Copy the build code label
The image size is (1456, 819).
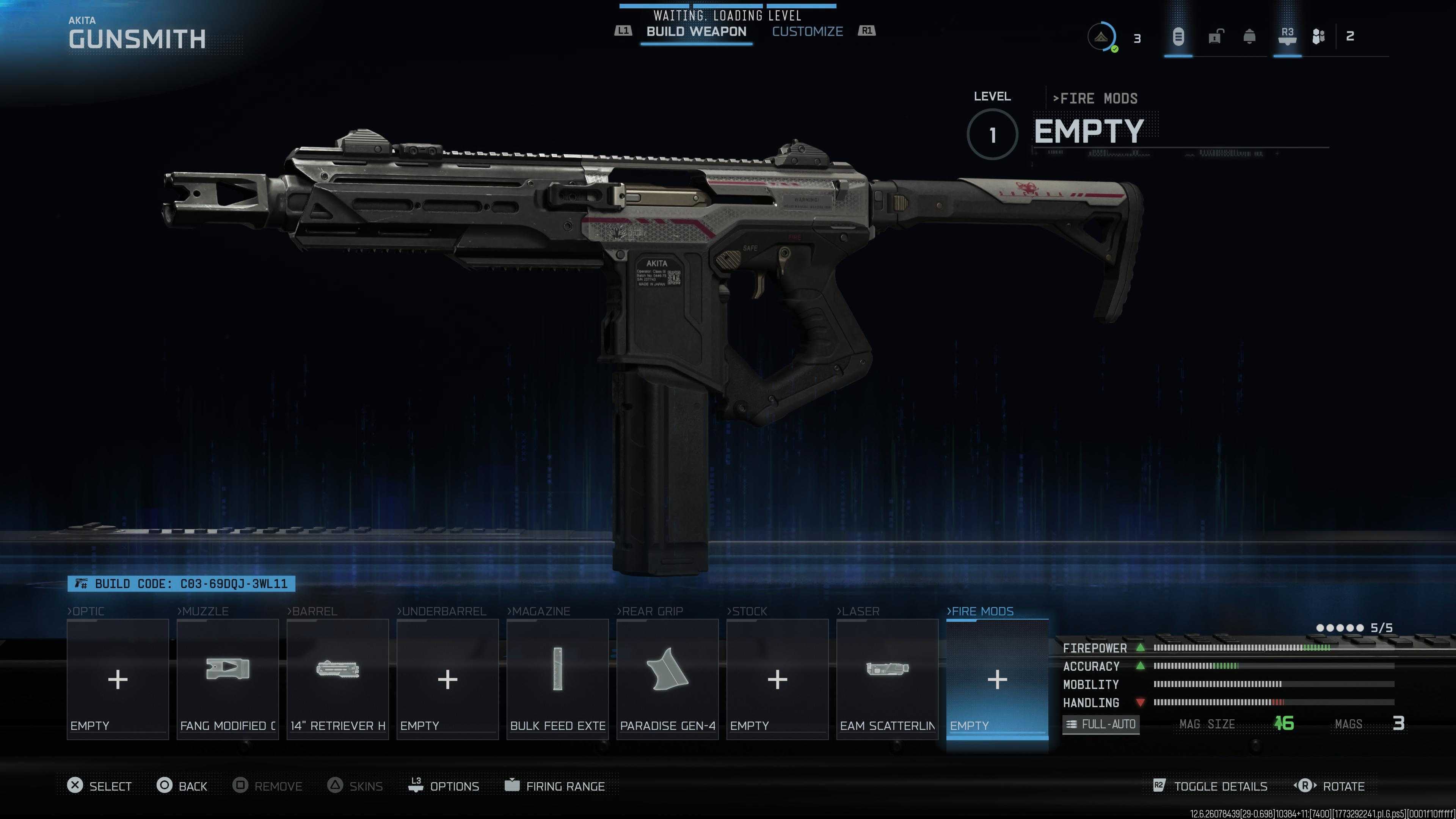(x=182, y=583)
